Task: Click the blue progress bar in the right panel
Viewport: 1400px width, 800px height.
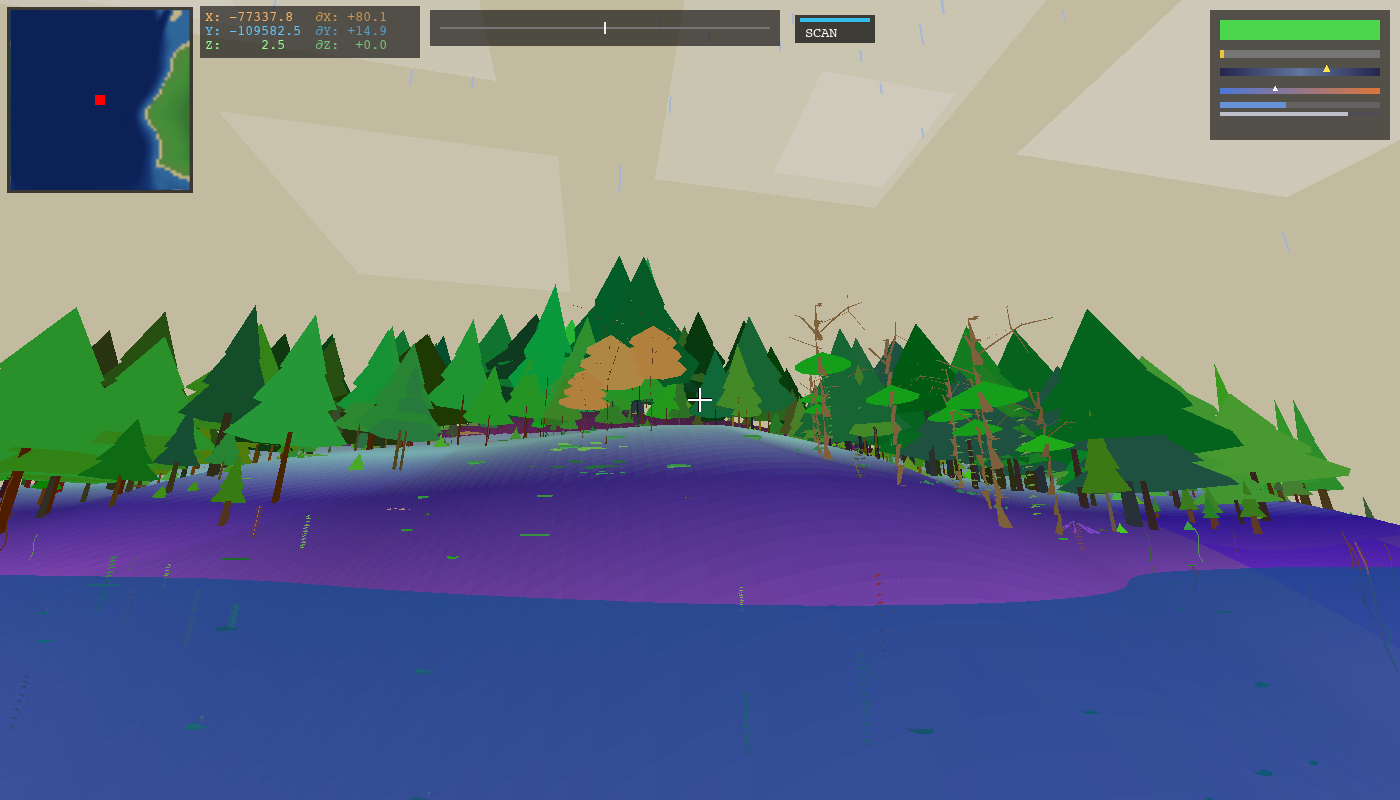Action: [x=1253, y=103]
